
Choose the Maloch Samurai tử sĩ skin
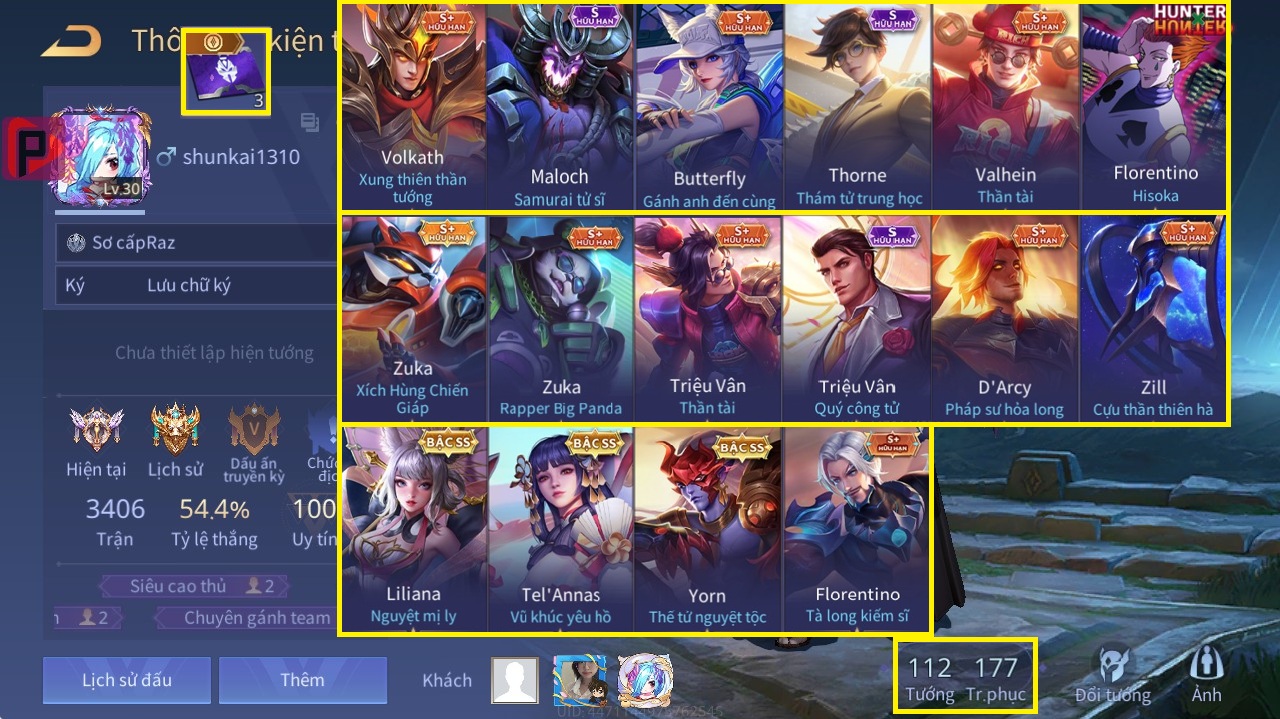(x=559, y=107)
